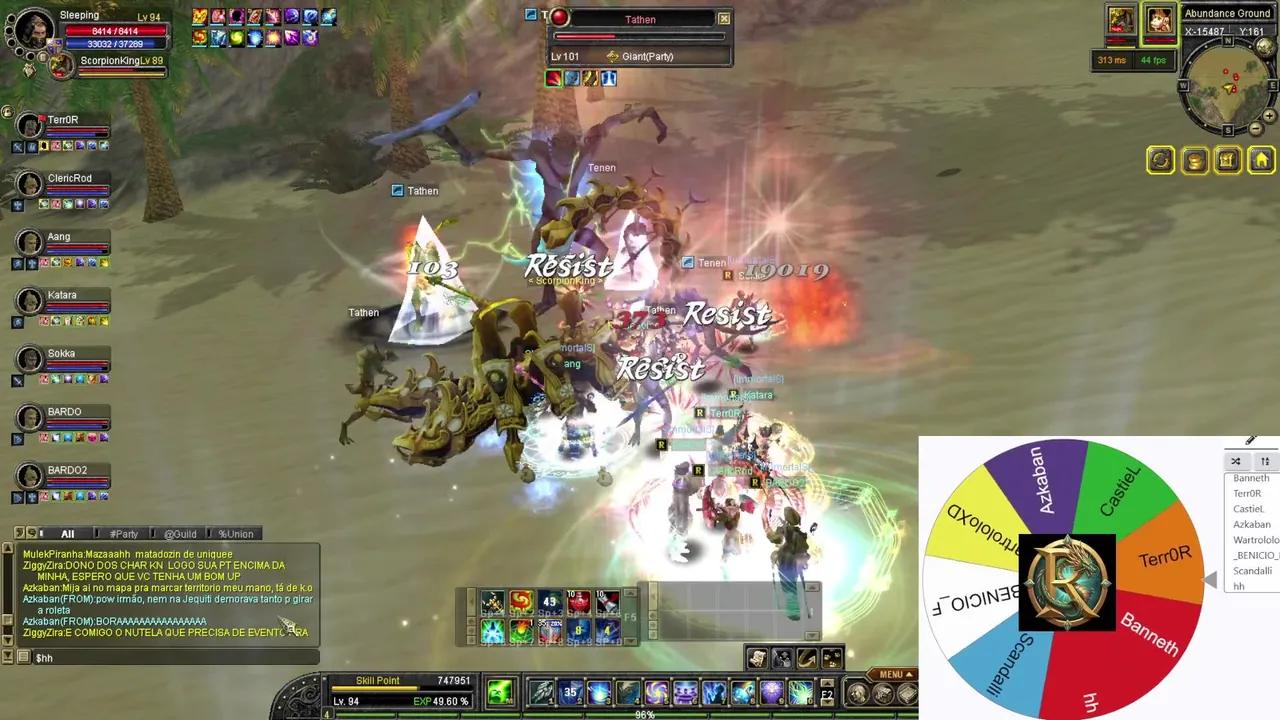Select Banneth in the wheel name list
Viewport: 1280px width, 720px height.
(x=1251, y=478)
